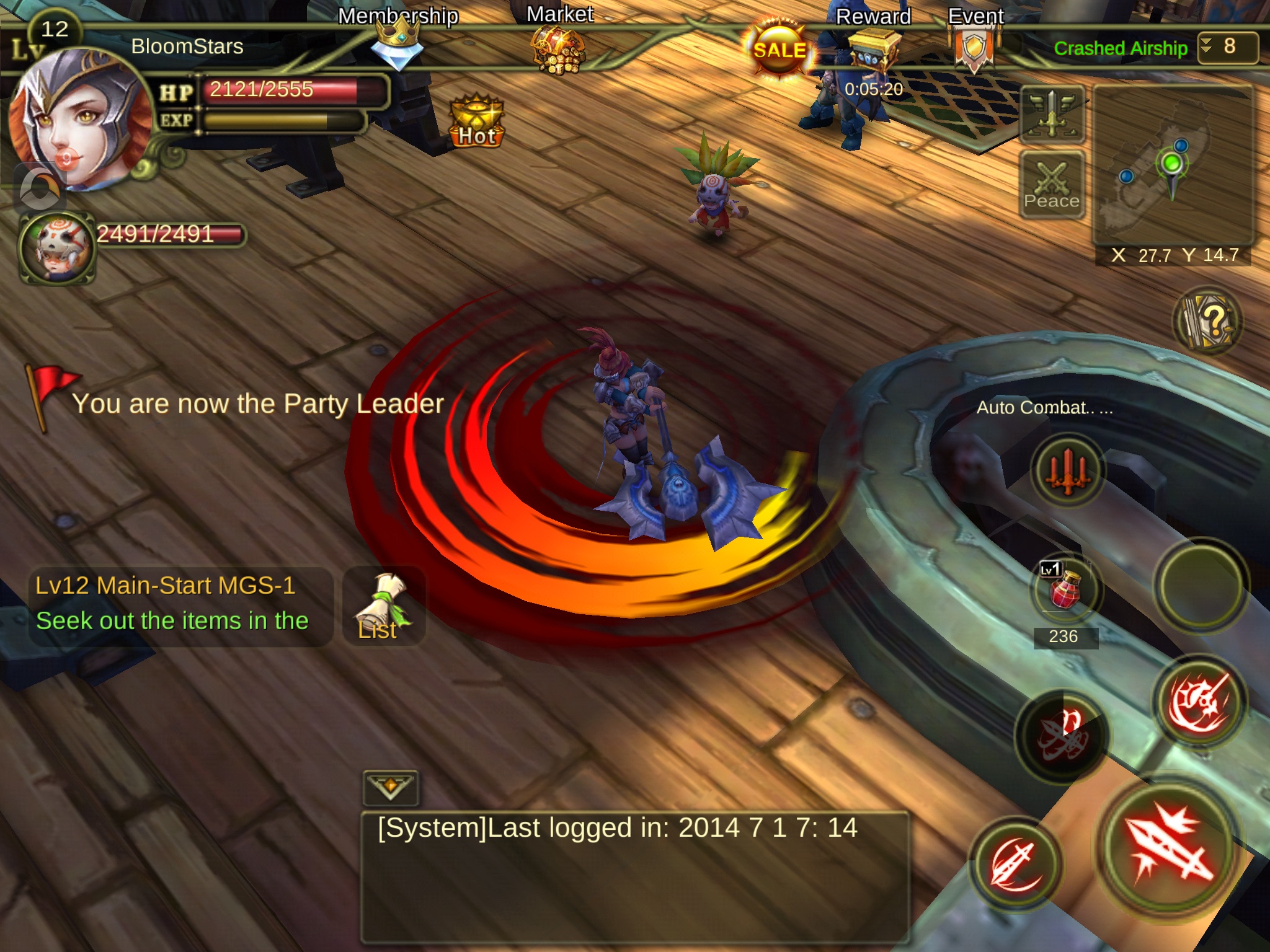Screen dimensions: 1270x952
Task: Open the channel 8 dropdown
Action: [x=1227, y=47]
